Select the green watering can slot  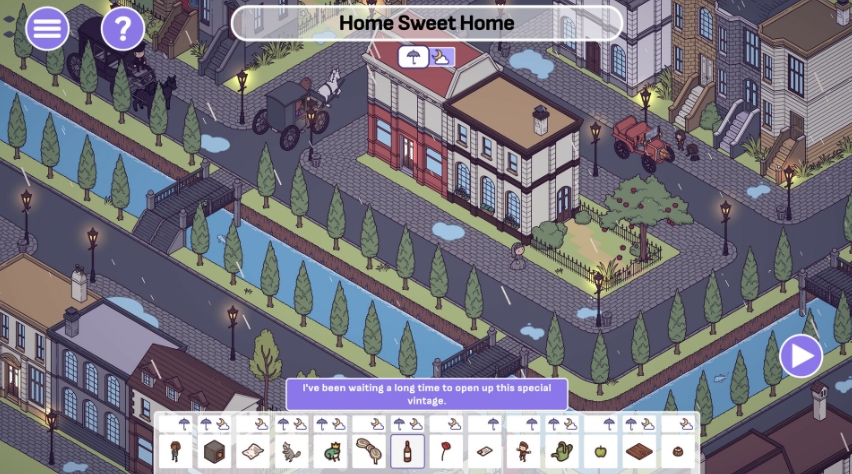(x=562, y=451)
